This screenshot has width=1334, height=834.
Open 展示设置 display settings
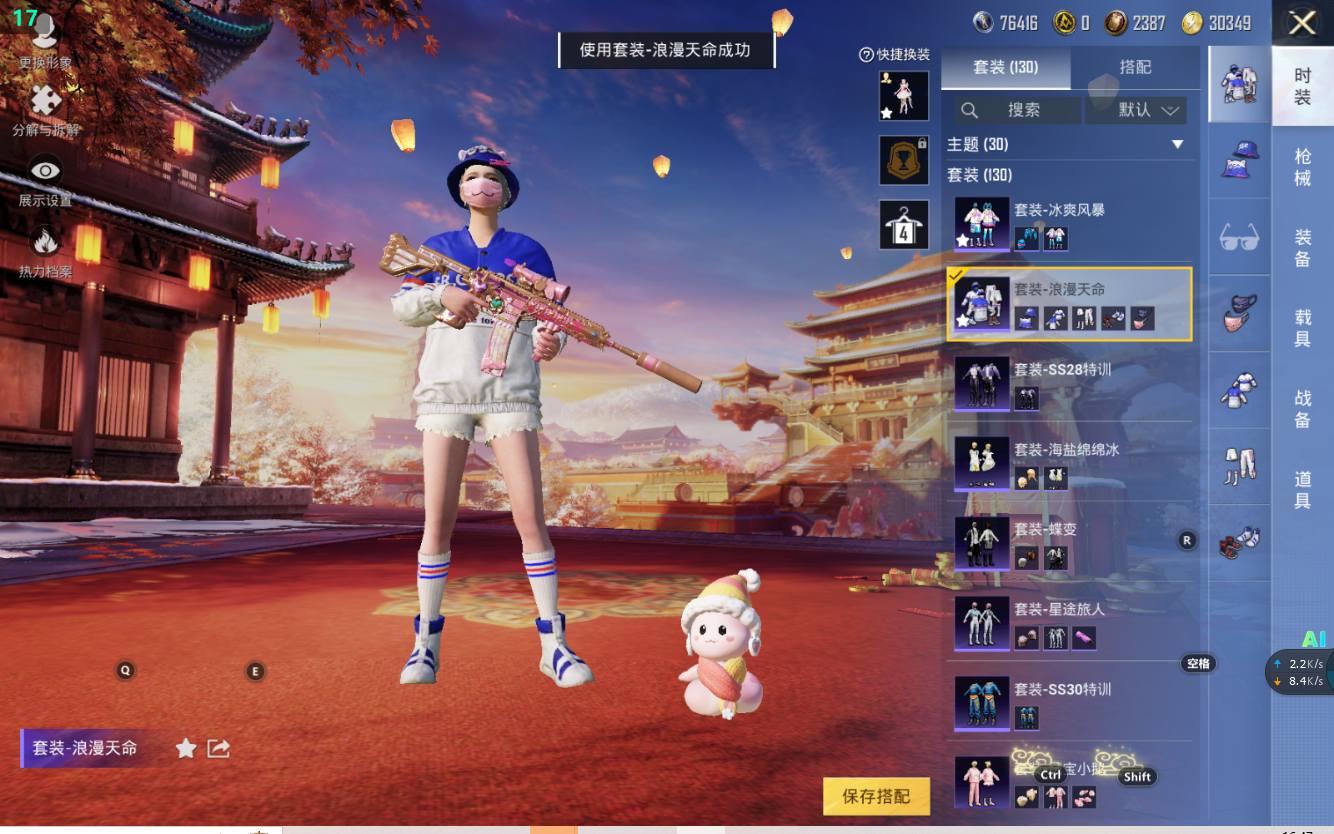coord(45,180)
